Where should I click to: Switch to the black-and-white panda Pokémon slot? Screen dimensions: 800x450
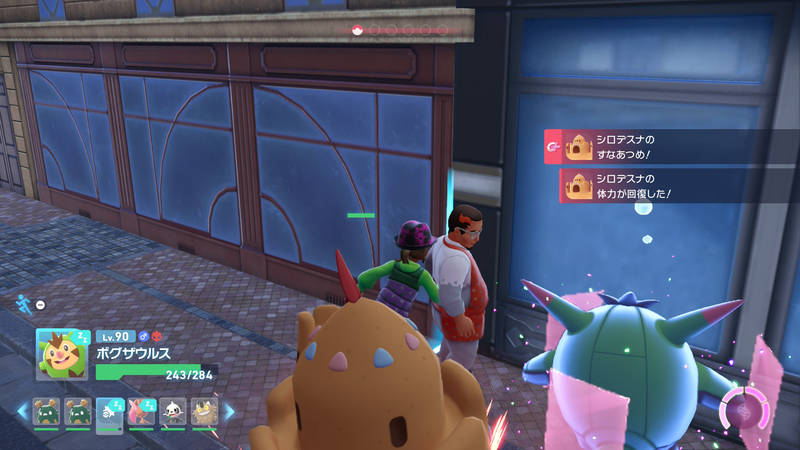pos(172,412)
